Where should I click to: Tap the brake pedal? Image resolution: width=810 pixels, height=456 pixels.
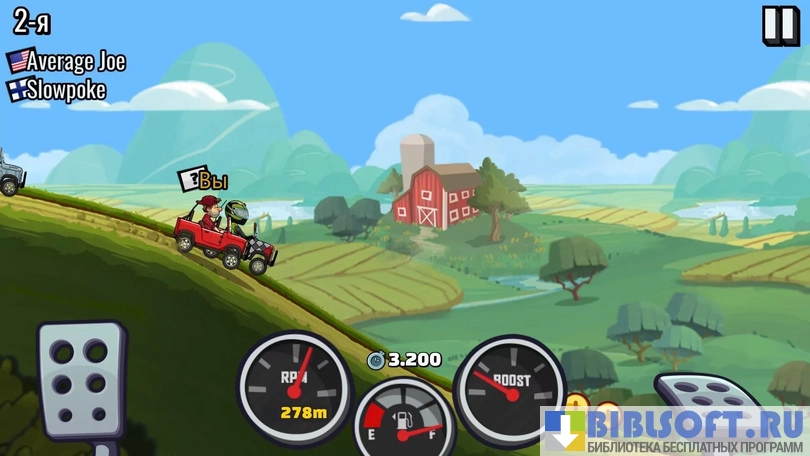coord(81,383)
